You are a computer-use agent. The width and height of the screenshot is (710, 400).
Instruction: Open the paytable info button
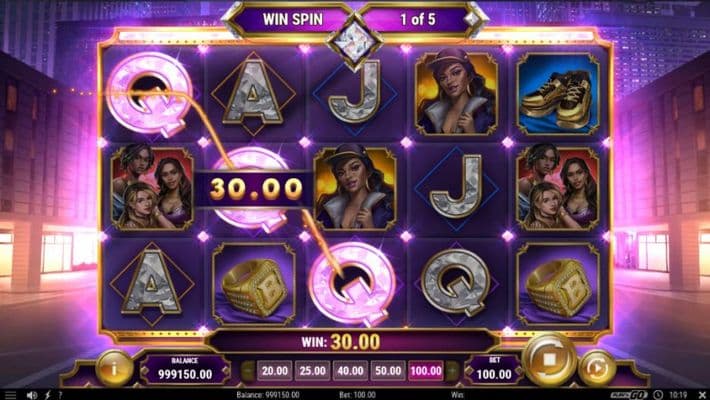pyautogui.click(x=115, y=367)
